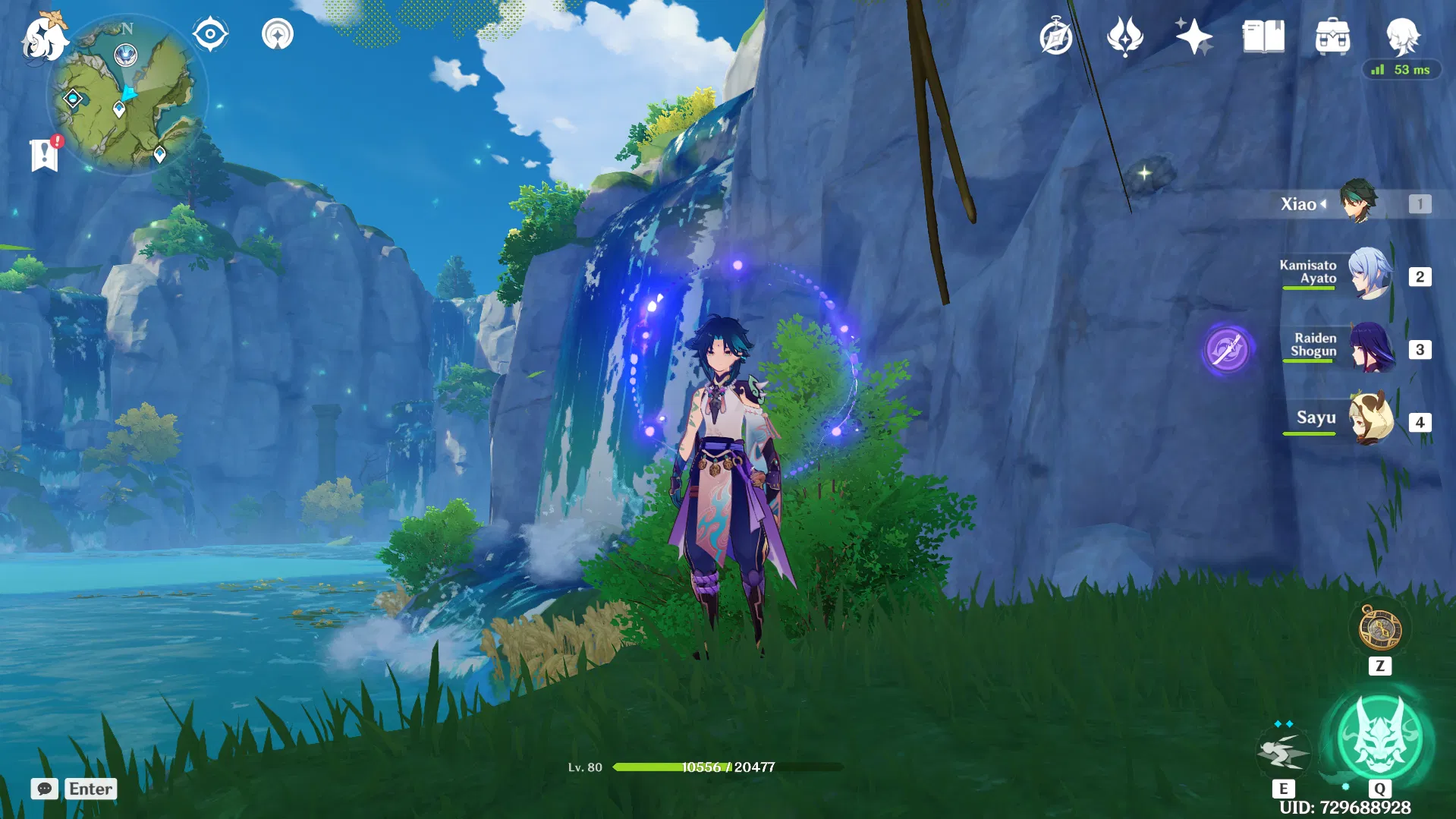Click the Enter chat input field
1456x819 pixels.
click(x=91, y=789)
